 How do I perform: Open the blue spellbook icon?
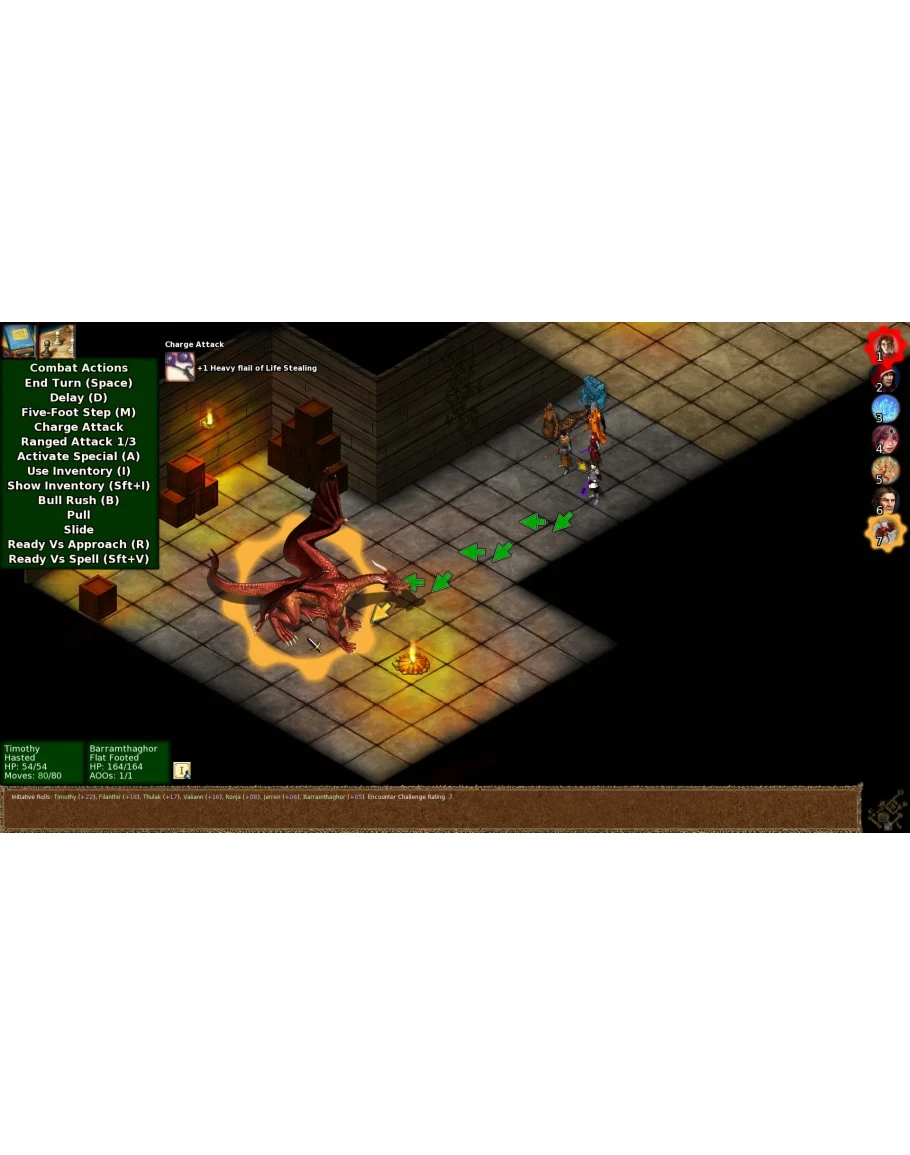(18, 340)
